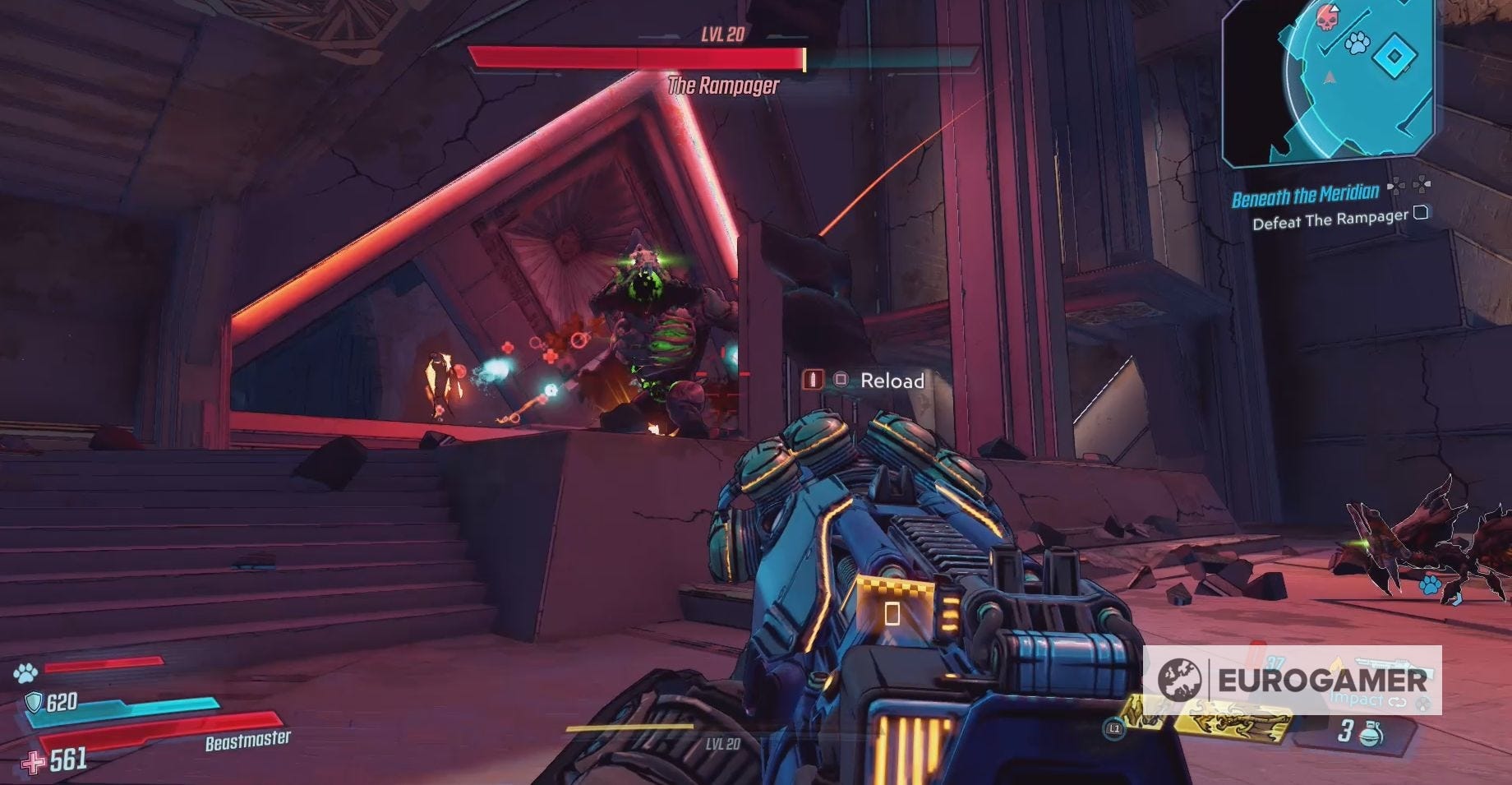Click the Reload text prompt
This screenshot has height=785, width=1512.
point(892,381)
